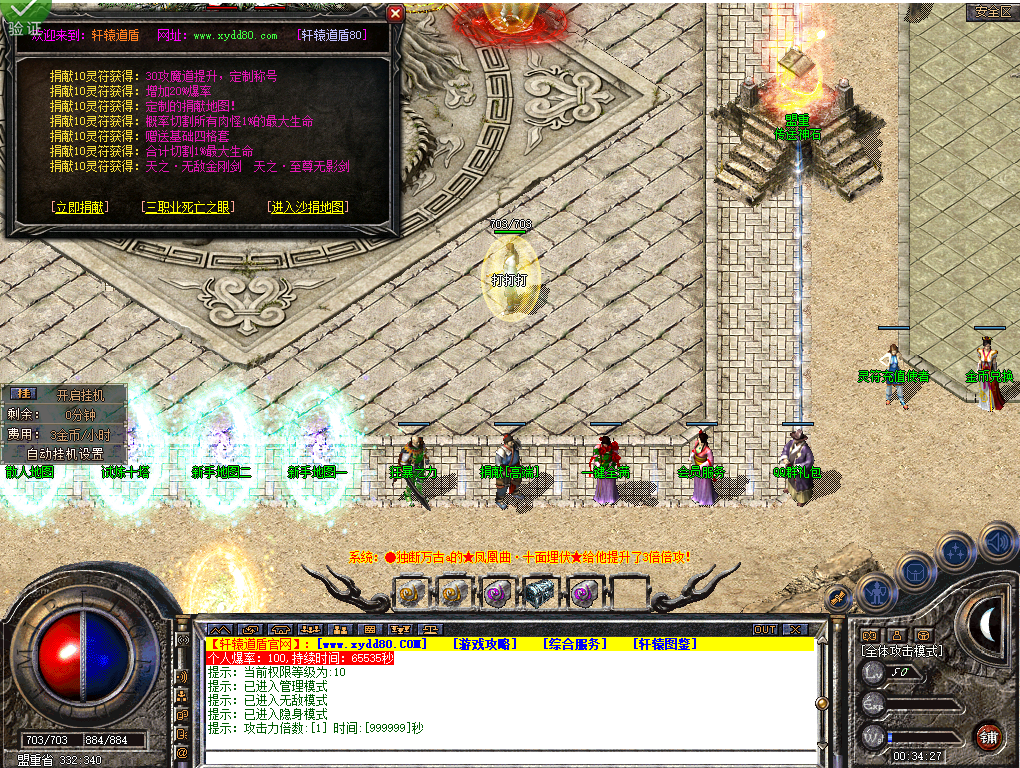Viewport: 1020px width, 768px height.
Task: Open the red 铺 shop button
Action: pos(989,737)
